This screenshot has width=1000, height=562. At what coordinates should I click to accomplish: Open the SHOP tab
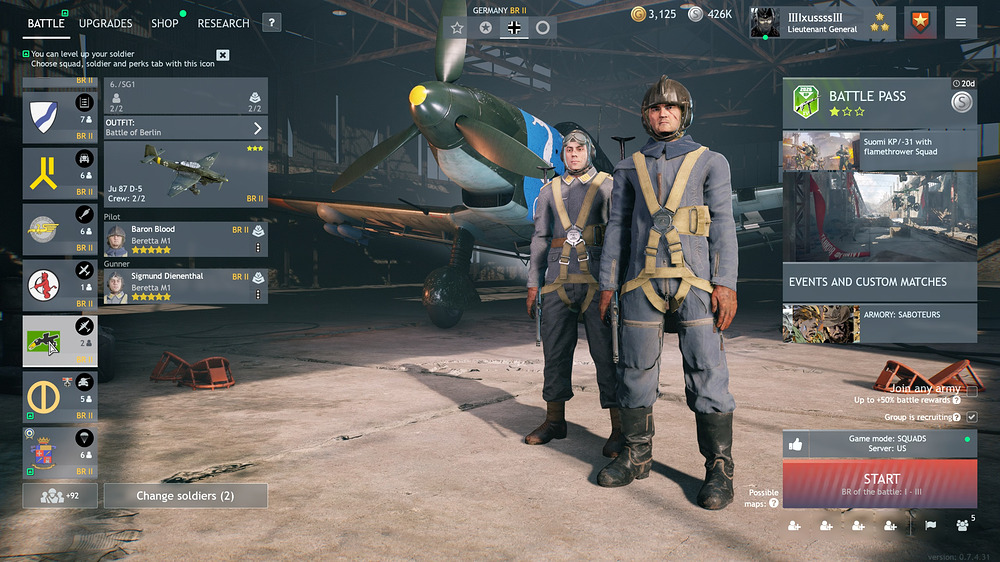164,23
